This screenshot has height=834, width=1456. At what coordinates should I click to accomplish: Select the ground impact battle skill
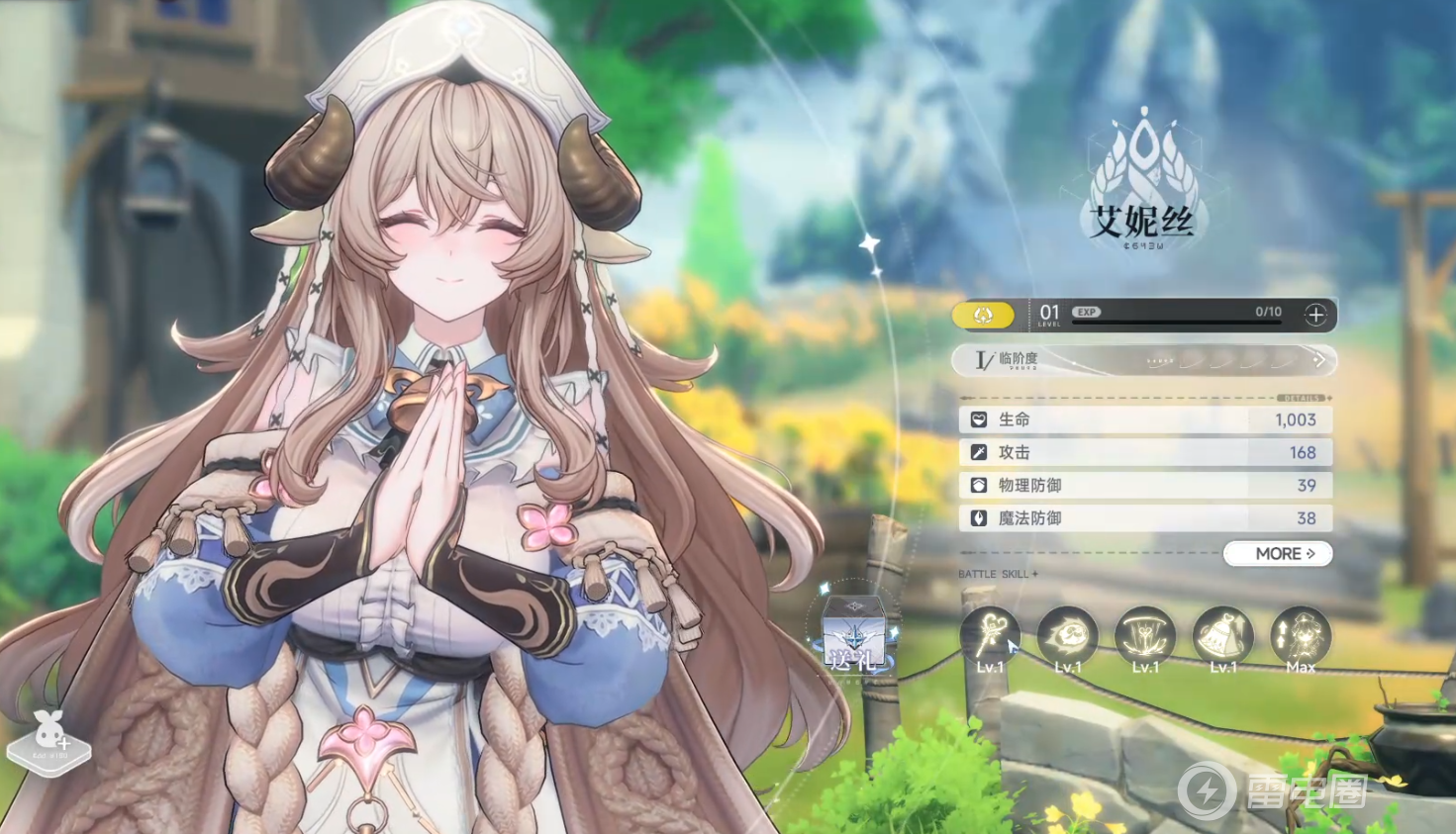pyautogui.click(x=1145, y=636)
